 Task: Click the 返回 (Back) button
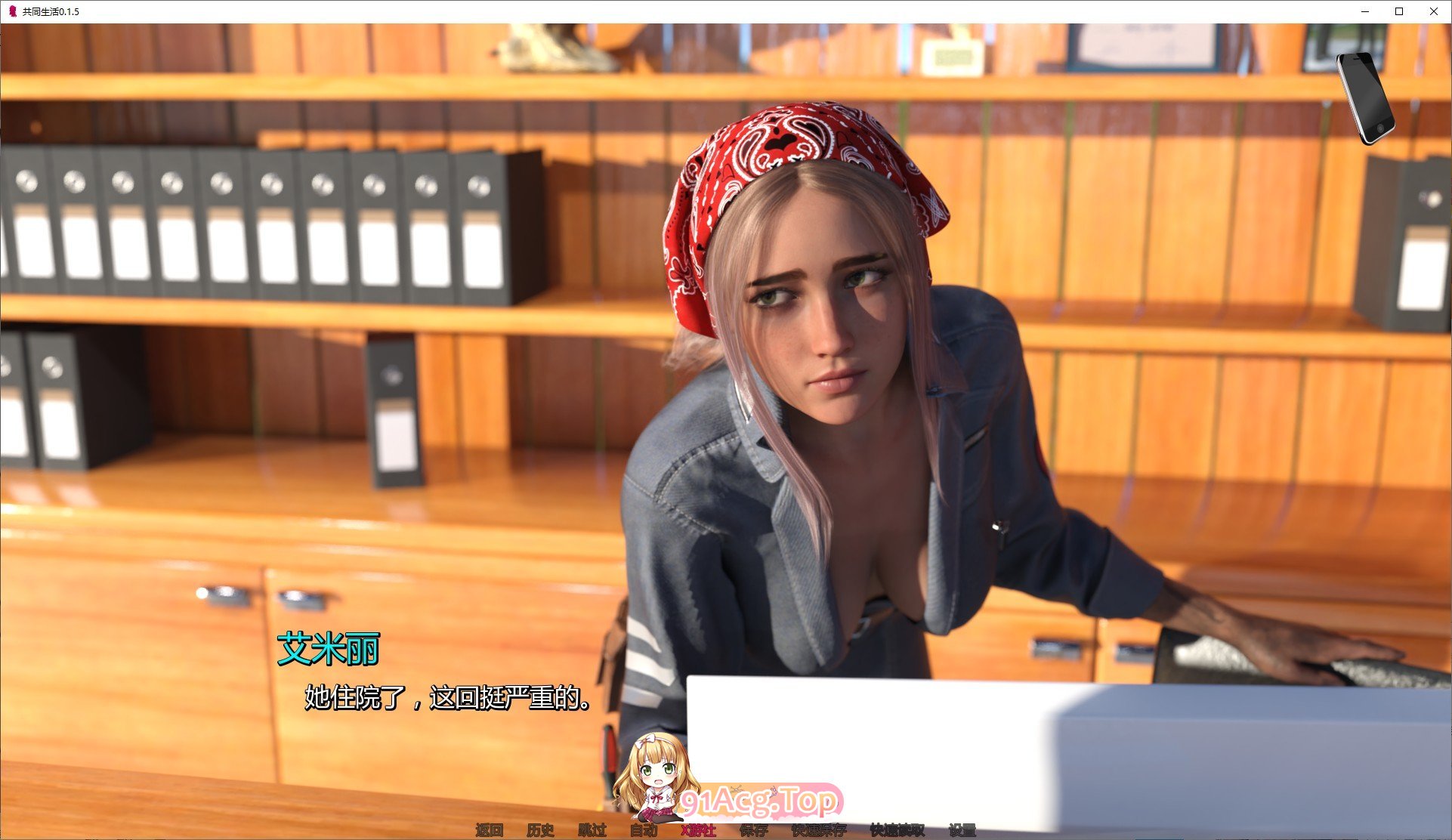[490, 830]
